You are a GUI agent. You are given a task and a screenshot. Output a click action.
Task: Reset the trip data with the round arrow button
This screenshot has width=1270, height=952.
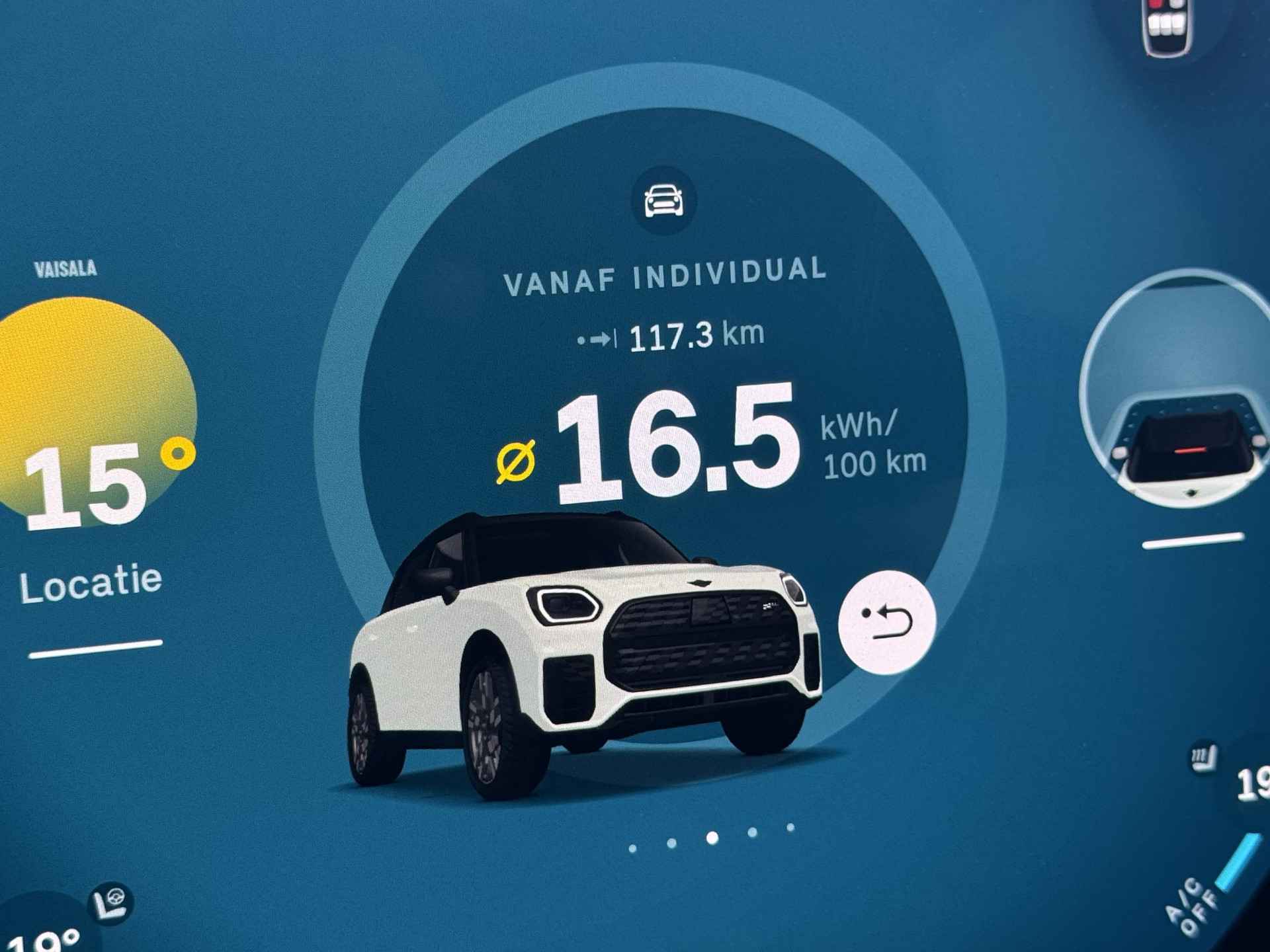[x=886, y=621]
